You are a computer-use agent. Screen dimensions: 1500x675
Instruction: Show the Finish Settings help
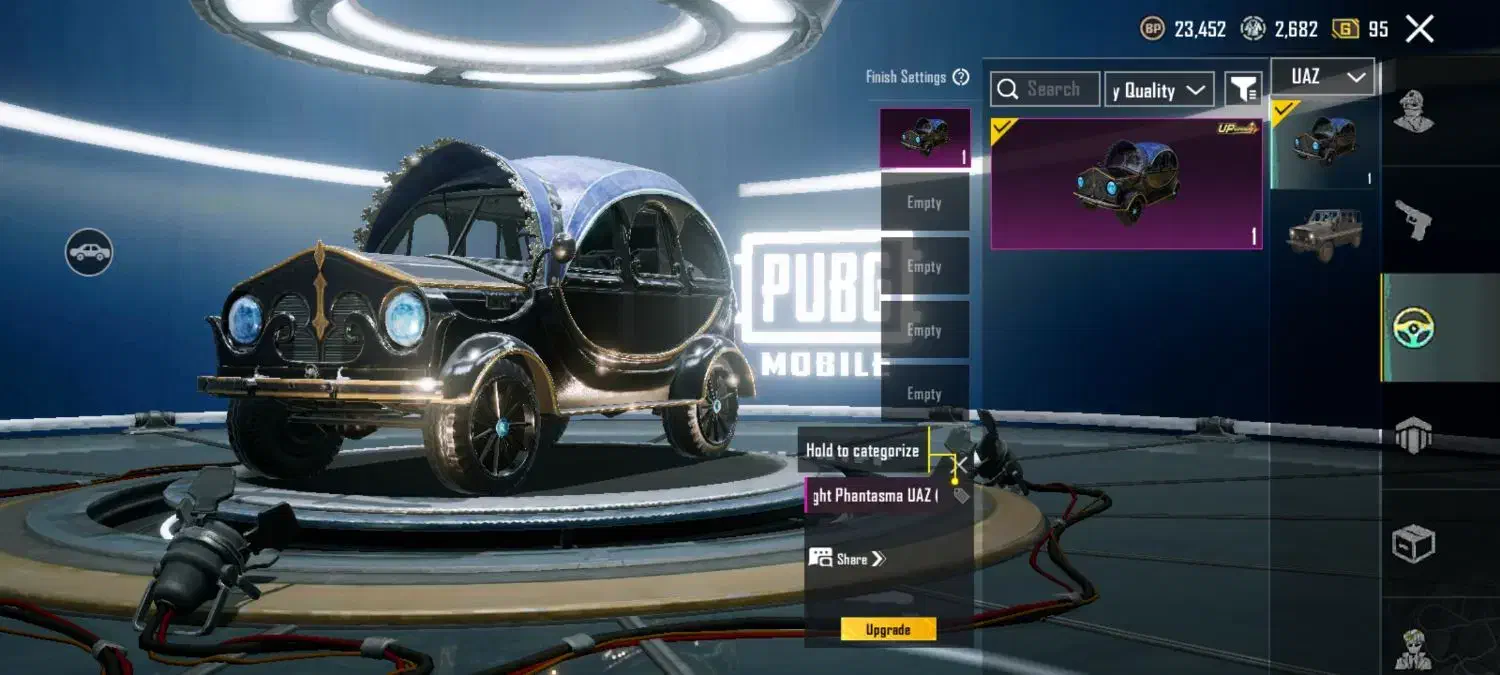[961, 77]
